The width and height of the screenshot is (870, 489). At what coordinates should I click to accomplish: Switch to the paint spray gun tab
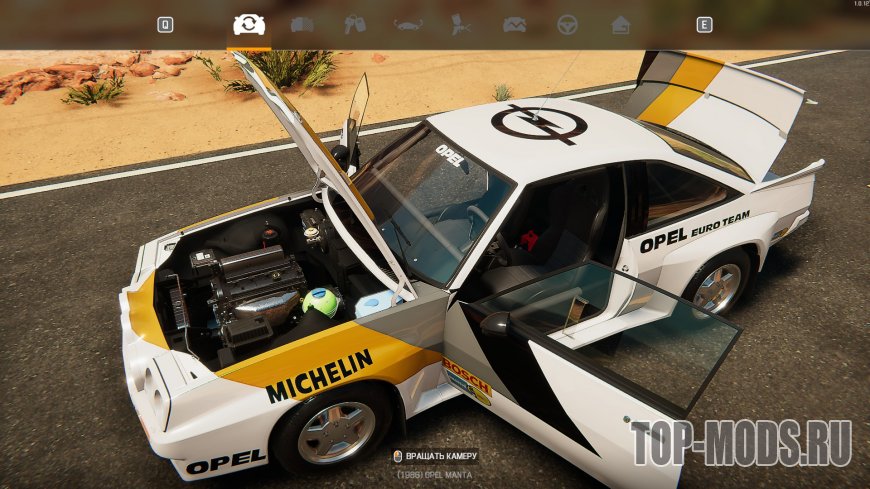pyautogui.click(x=461, y=24)
